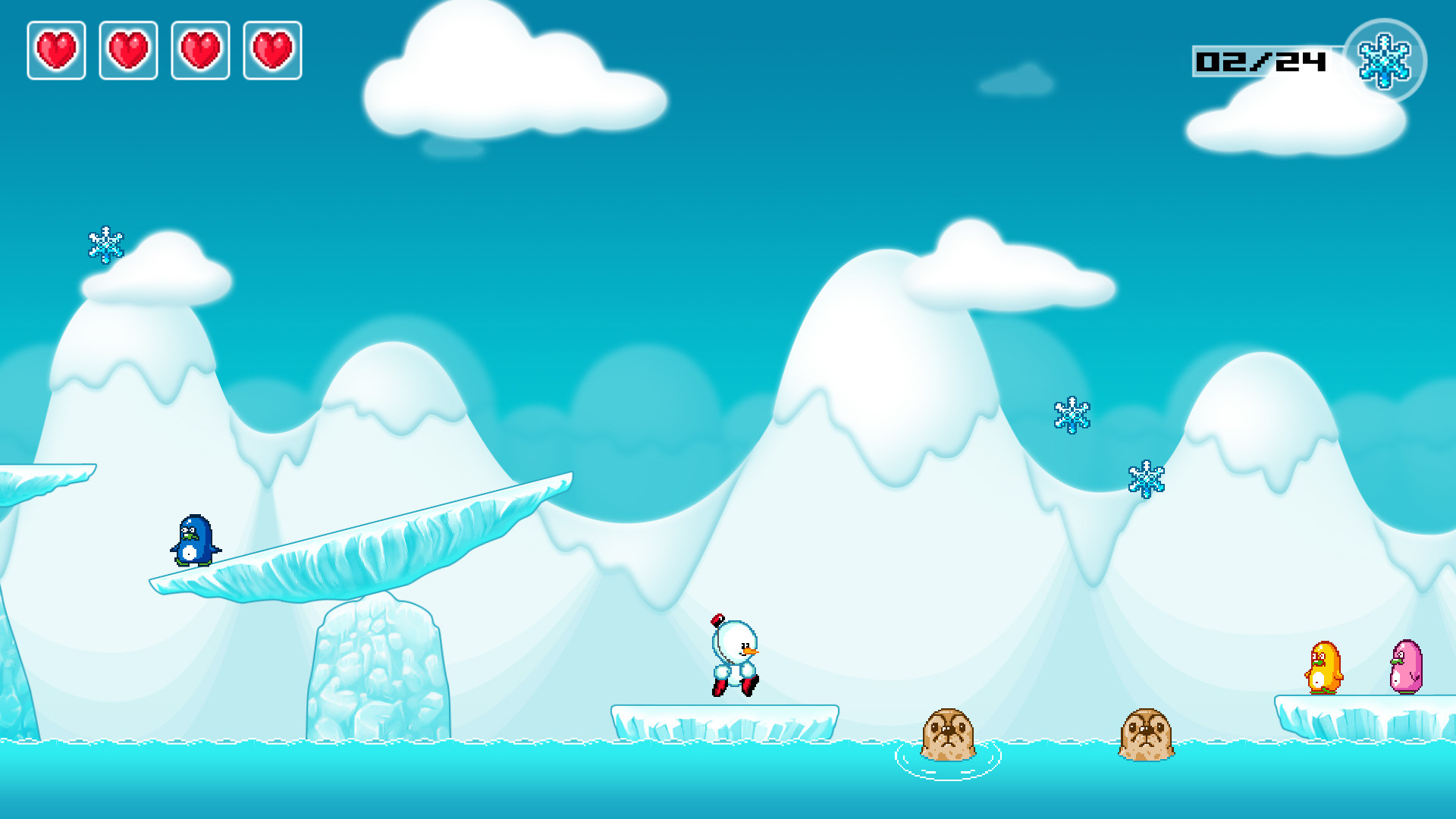Select the second heart icon
1456x819 pixels.
click(128, 49)
